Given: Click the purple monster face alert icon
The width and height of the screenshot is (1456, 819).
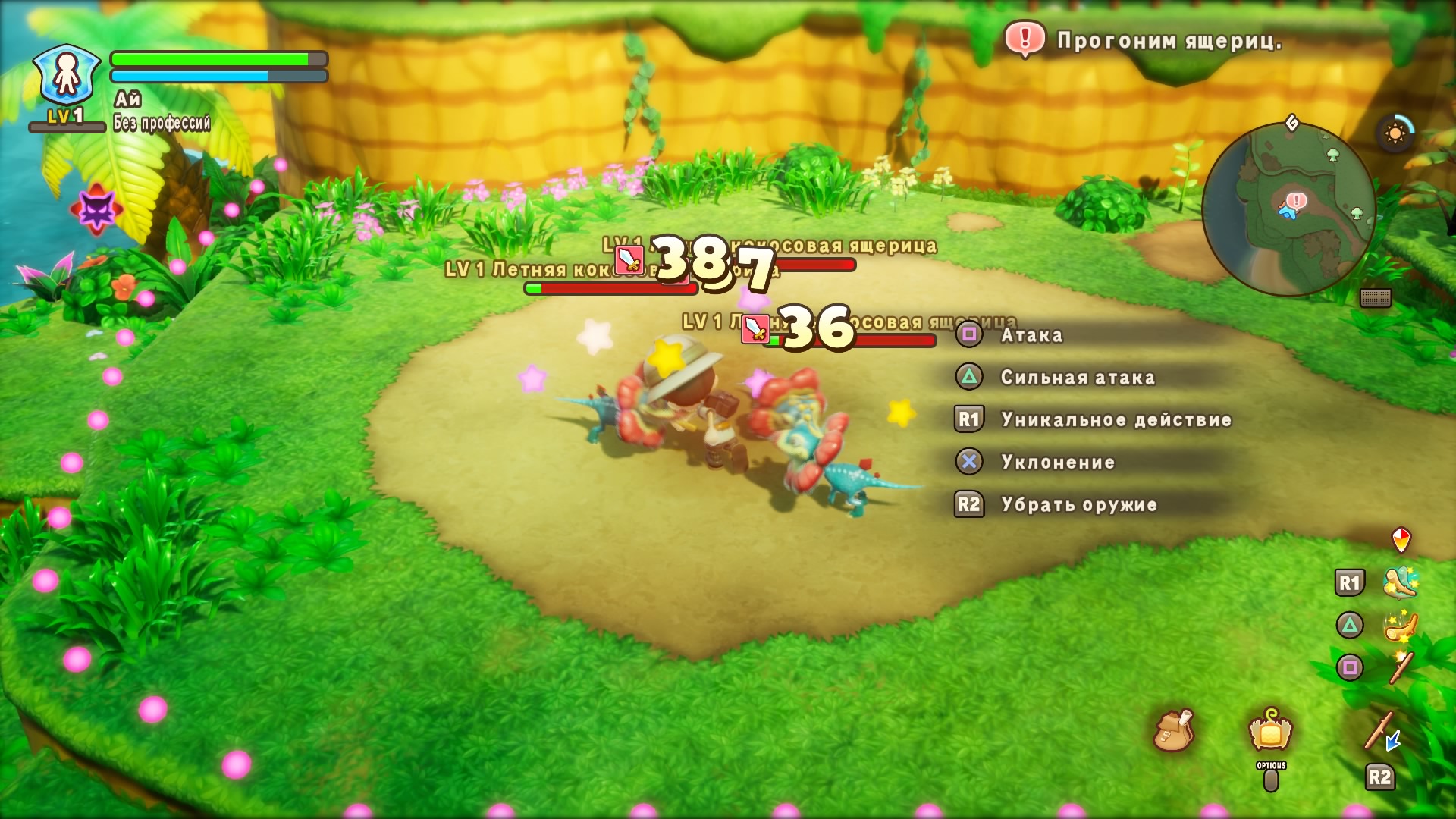Looking at the screenshot, I should tap(96, 209).
